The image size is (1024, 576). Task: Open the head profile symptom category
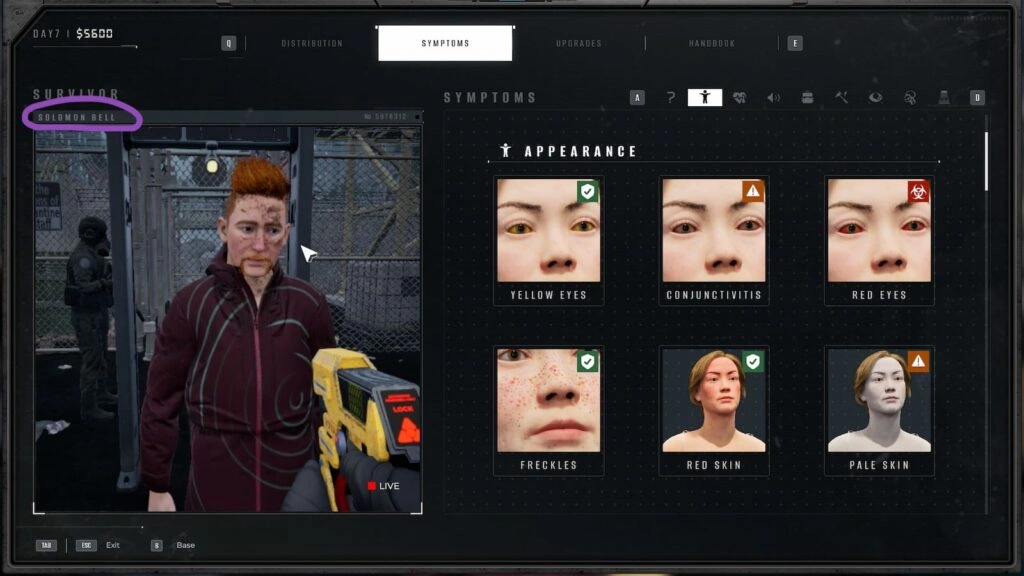click(909, 97)
